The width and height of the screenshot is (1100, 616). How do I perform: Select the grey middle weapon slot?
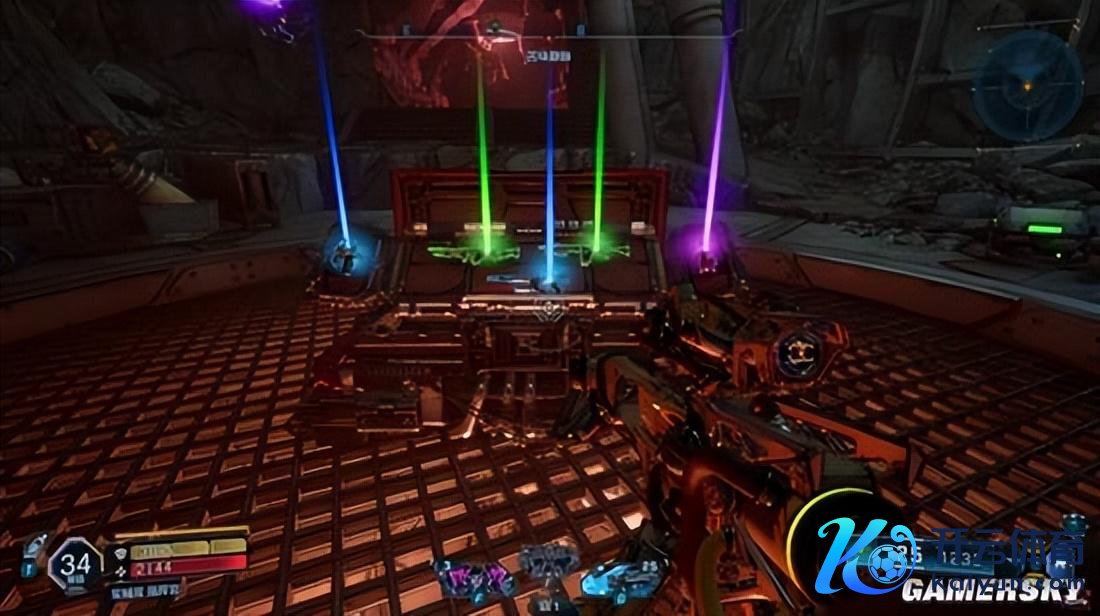point(548,560)
